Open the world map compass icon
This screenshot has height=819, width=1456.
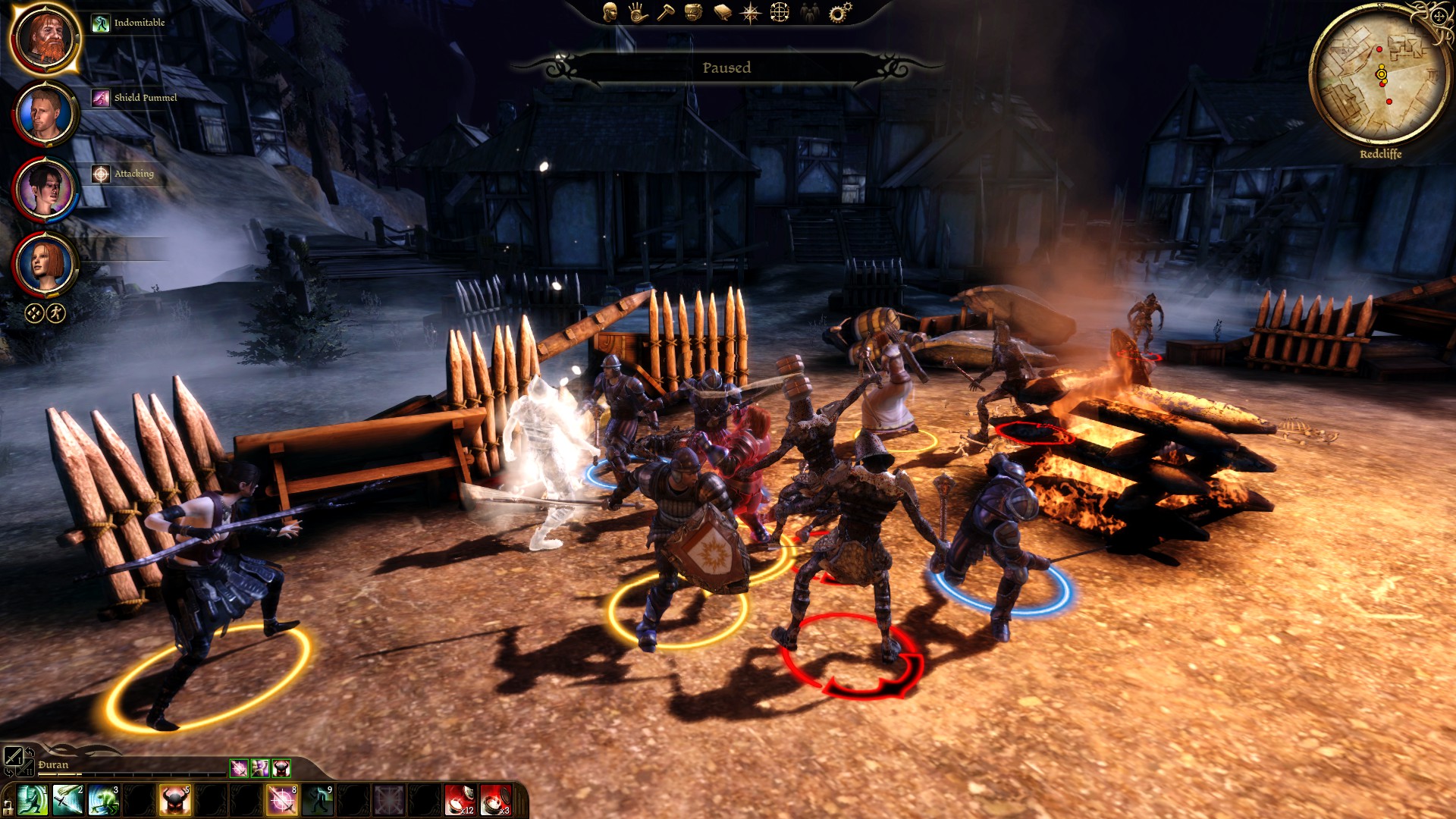click(x=751, y=12)
